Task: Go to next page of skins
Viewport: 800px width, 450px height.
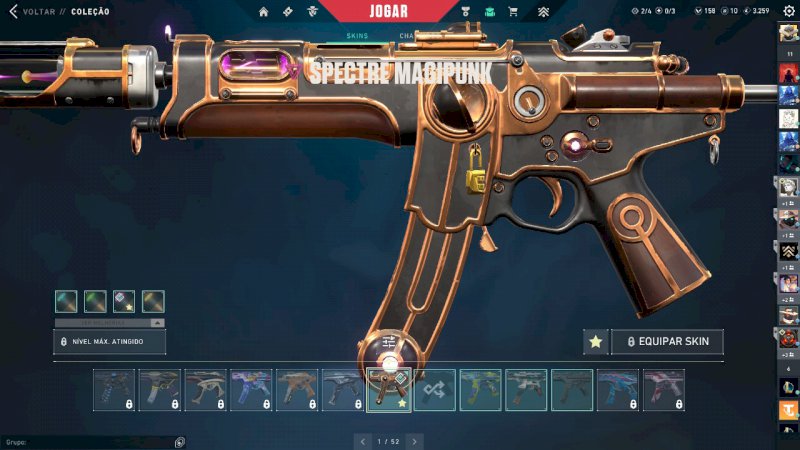Action: pyautogui.click(x=415, y=440)
